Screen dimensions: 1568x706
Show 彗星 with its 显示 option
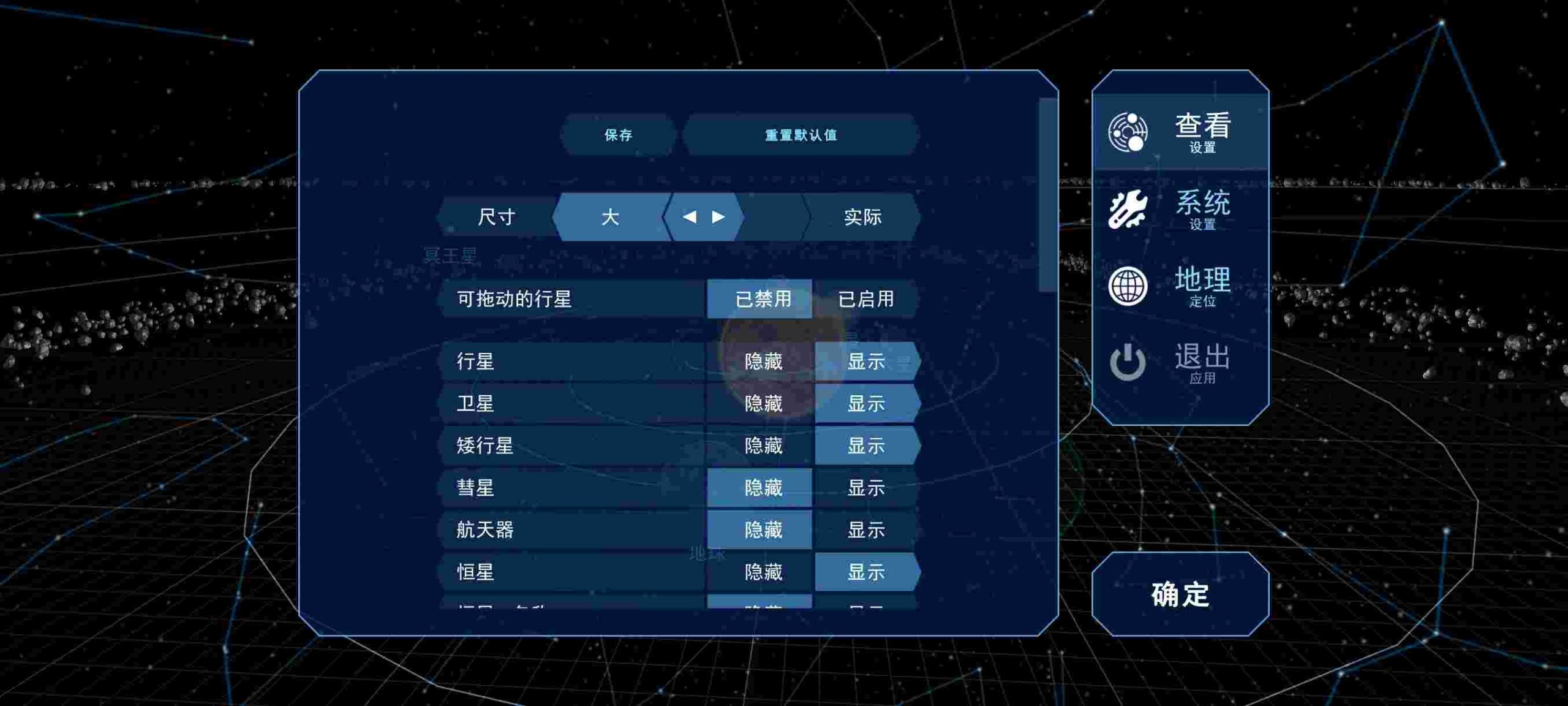coord(865,488)
